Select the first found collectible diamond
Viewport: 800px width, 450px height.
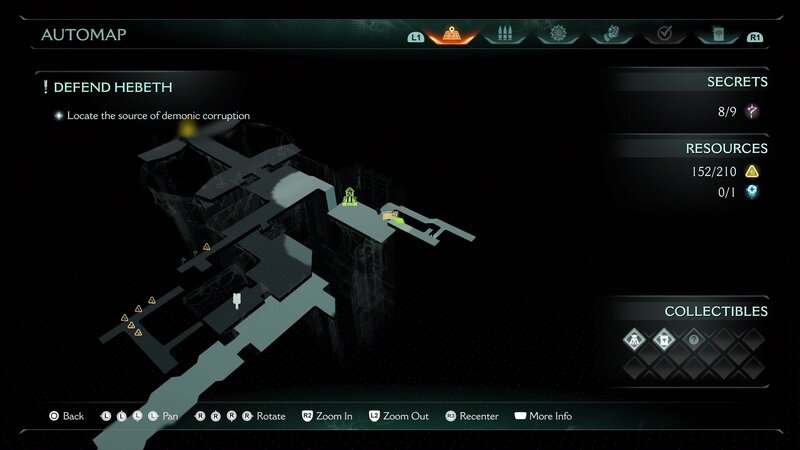click(634, 340)
